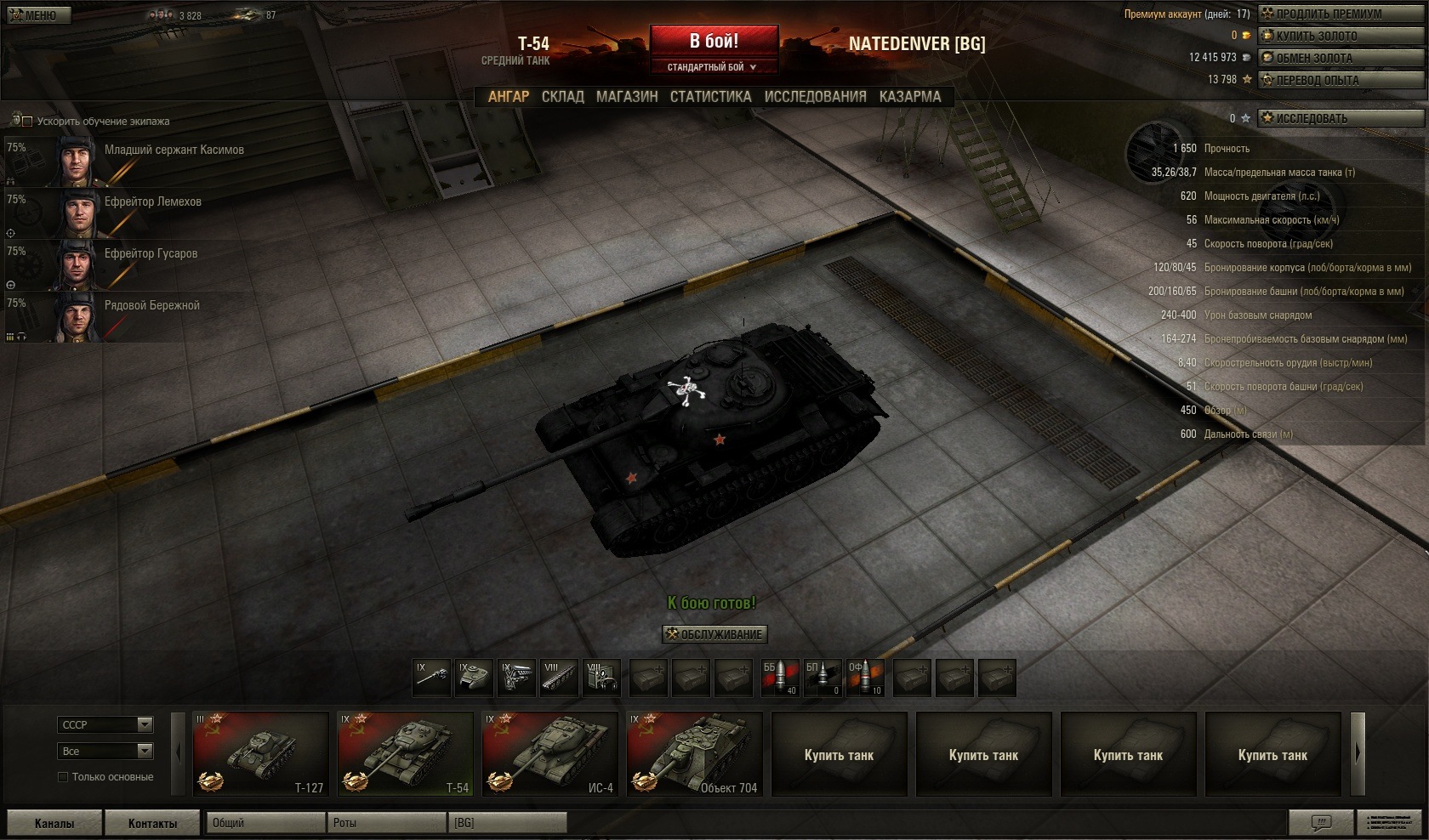Screen dimensions: 1429x840
Task: Open the Каналы chat channels button
Action: 54,823
